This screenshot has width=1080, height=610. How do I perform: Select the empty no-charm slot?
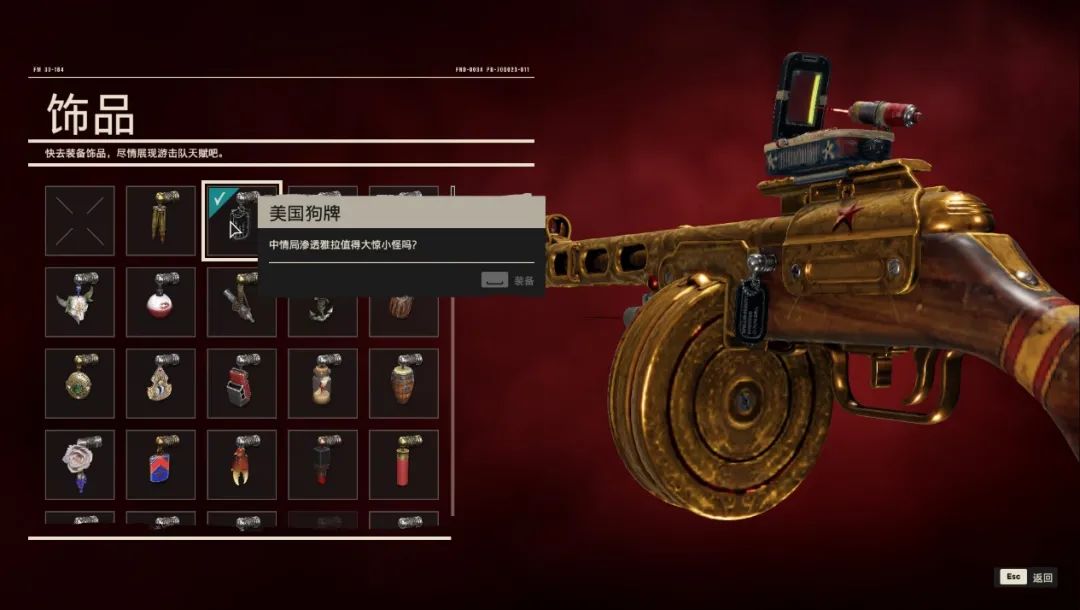[x=79, y=220]
